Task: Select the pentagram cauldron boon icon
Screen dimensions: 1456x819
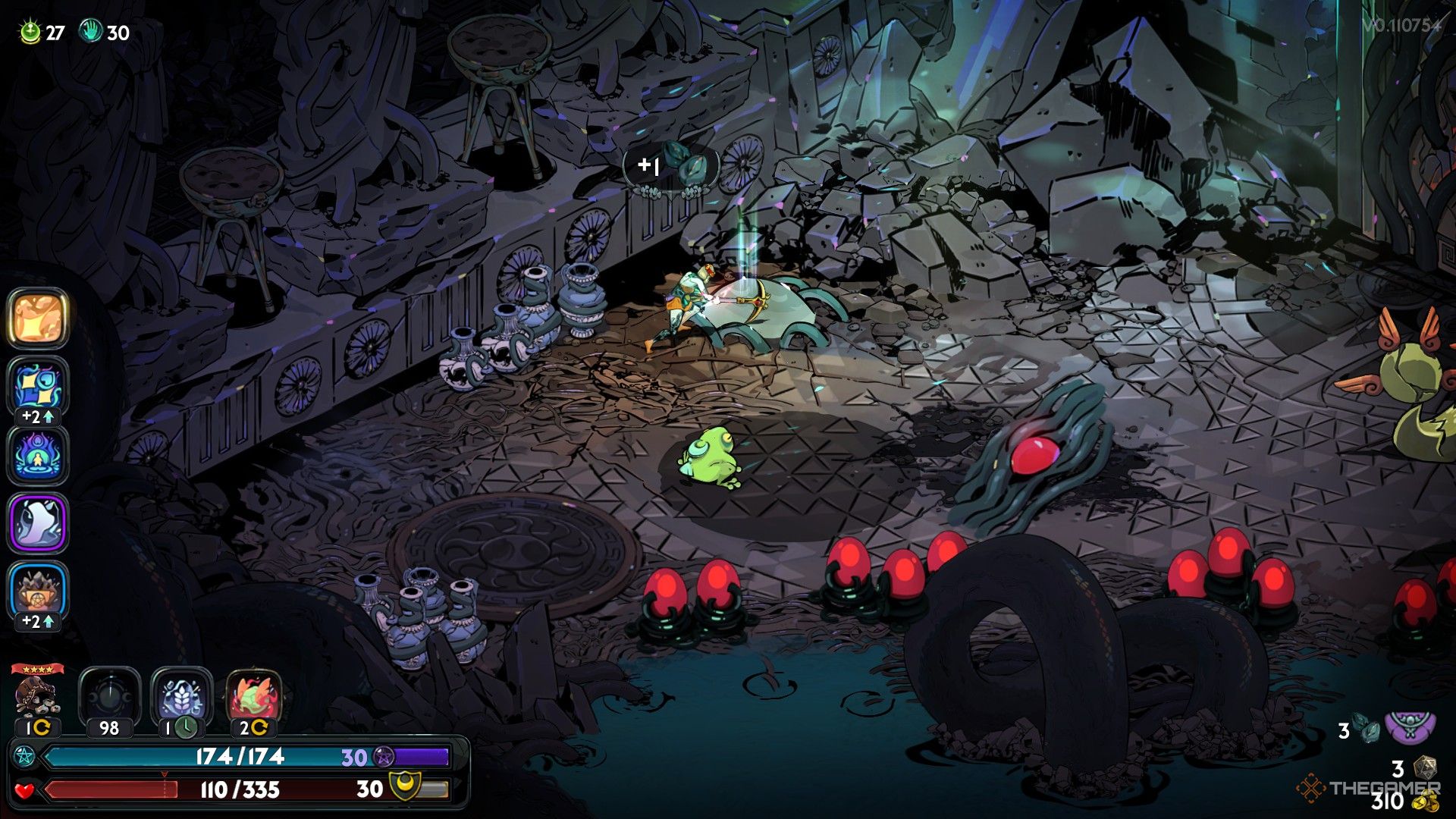Action: point(38,590)
